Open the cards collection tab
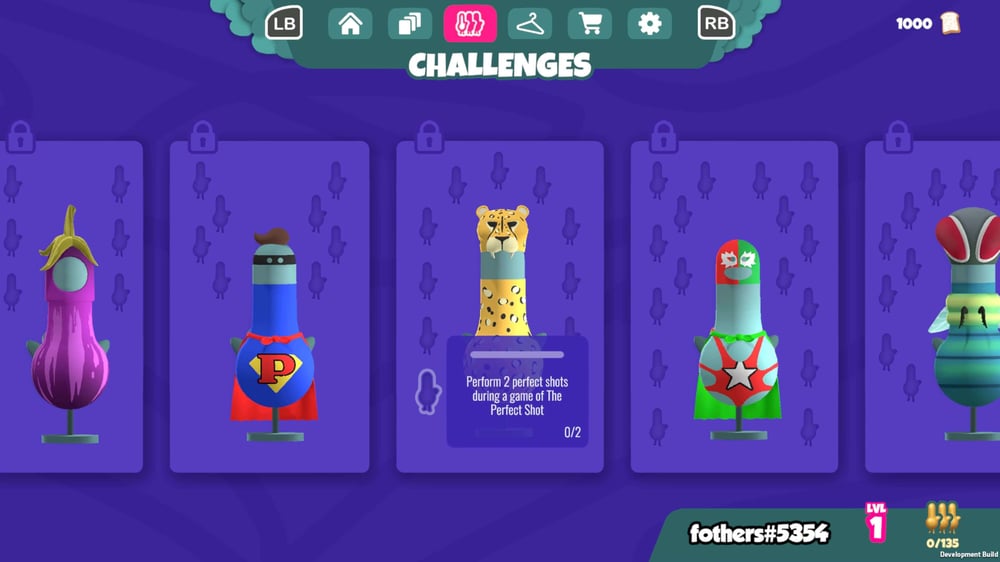This screenshot has width=1000, height=562. [x=410, y=24]
